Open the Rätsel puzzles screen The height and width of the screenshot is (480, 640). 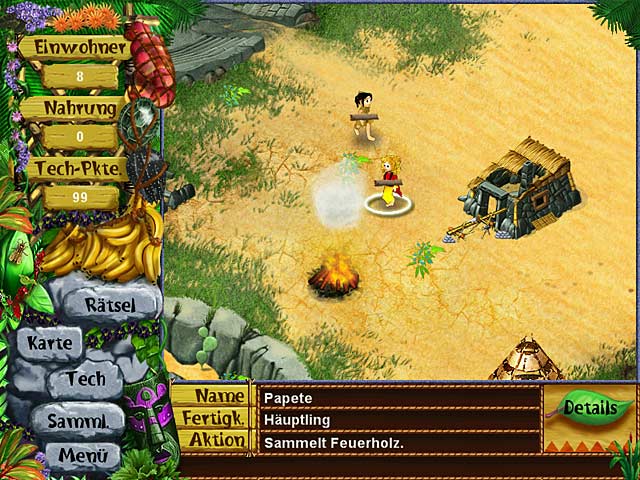[109, 303]
